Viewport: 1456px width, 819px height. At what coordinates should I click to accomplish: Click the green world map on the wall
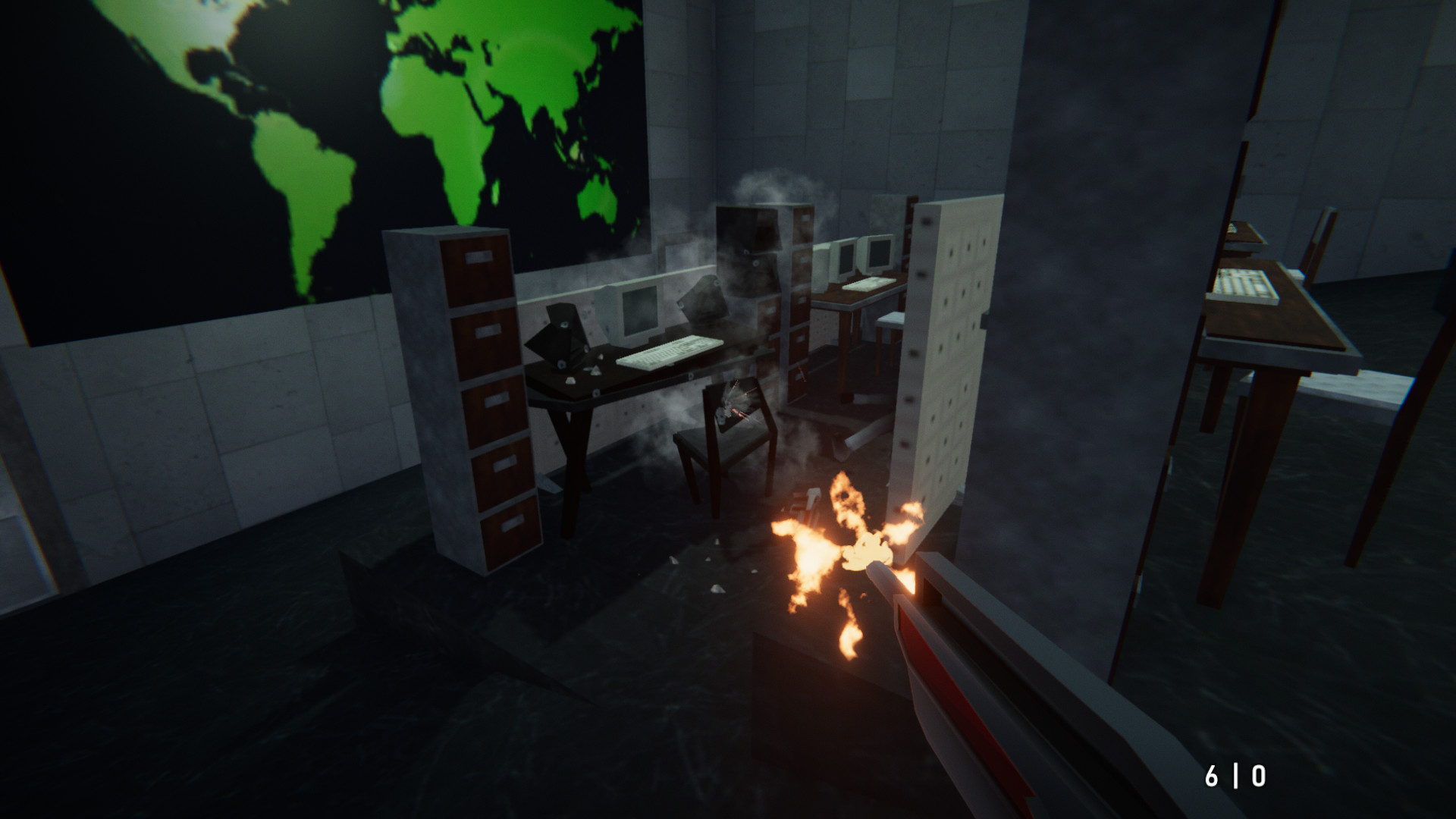tap(303, 136)
